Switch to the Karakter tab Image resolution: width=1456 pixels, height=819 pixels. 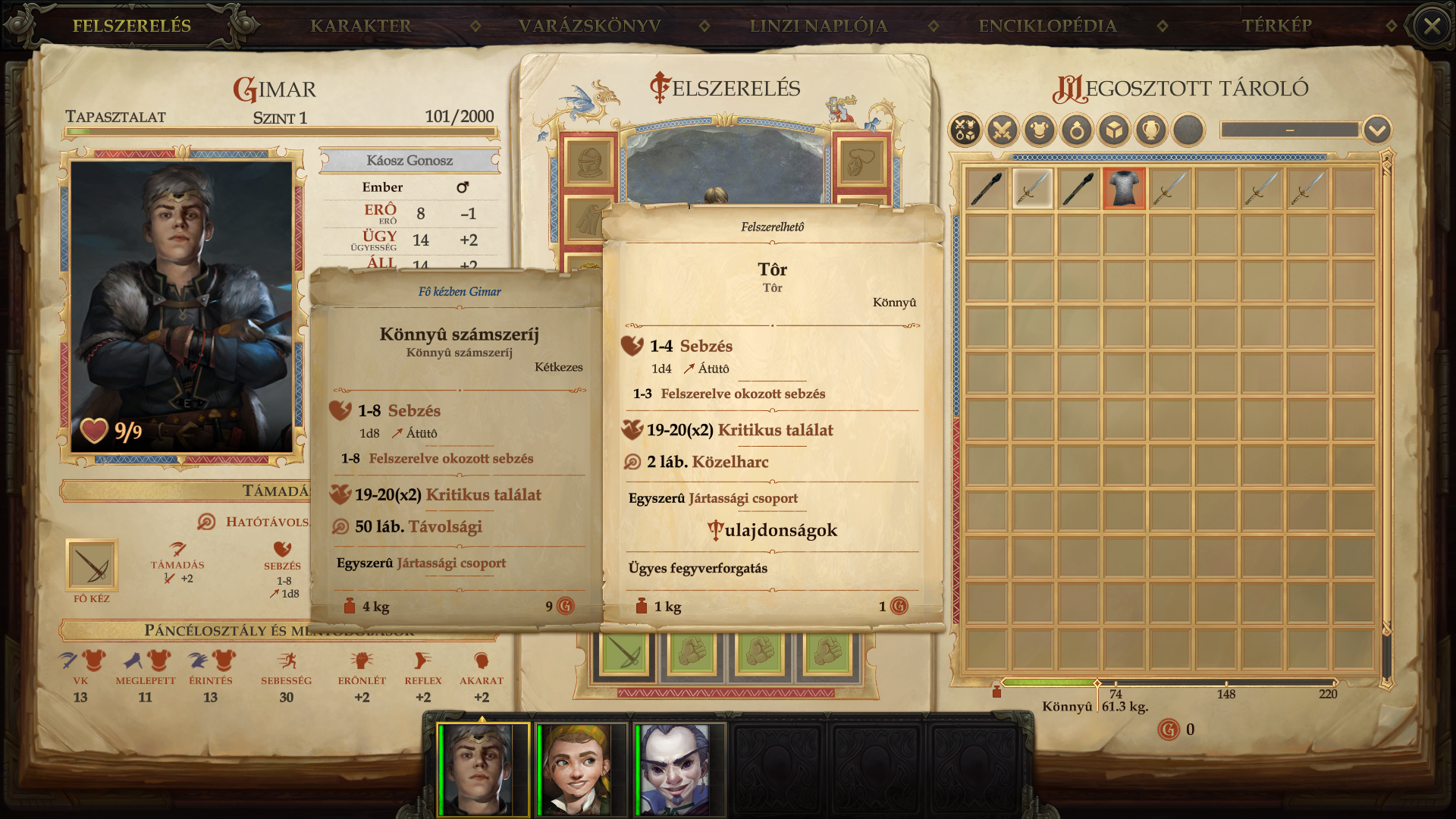[360, 26]
